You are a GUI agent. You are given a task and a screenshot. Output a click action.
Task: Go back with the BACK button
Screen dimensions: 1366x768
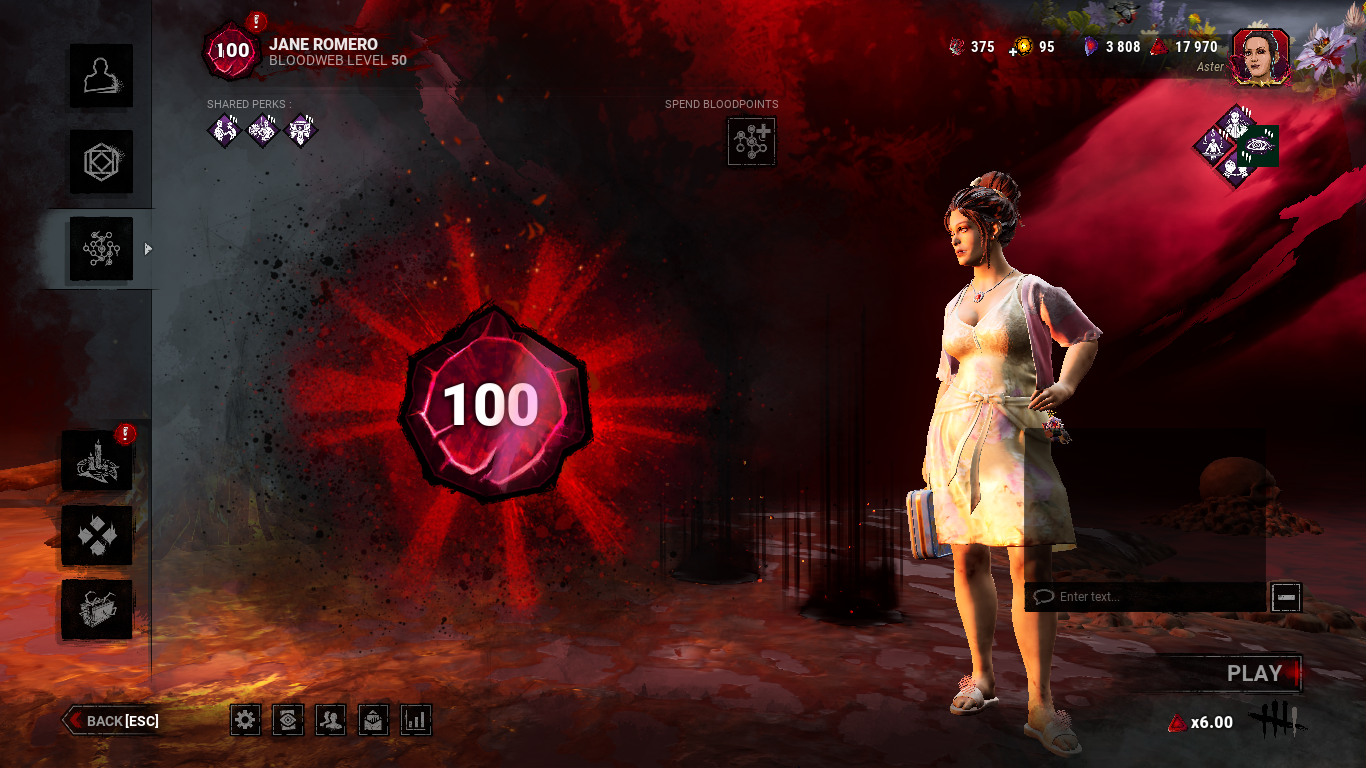pos(113,720)
